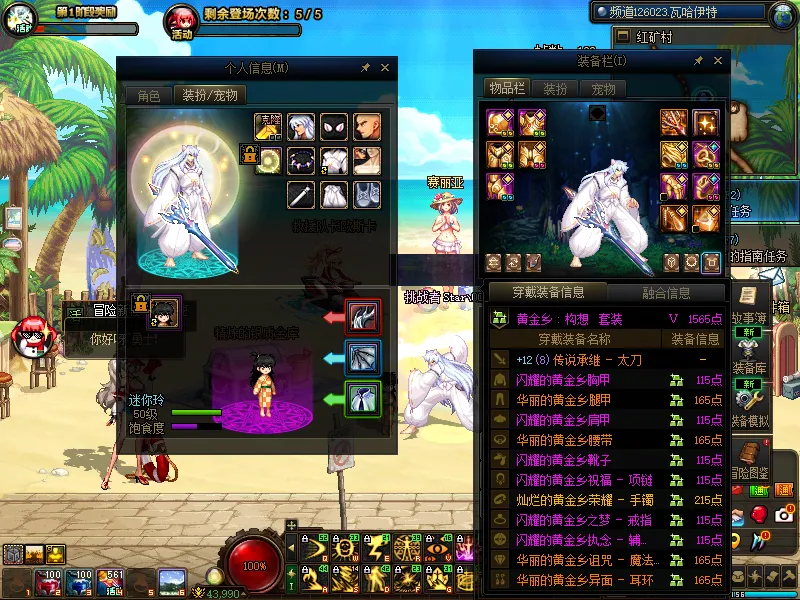Select the 装扮 tab in equipment panel

(555, 89)
